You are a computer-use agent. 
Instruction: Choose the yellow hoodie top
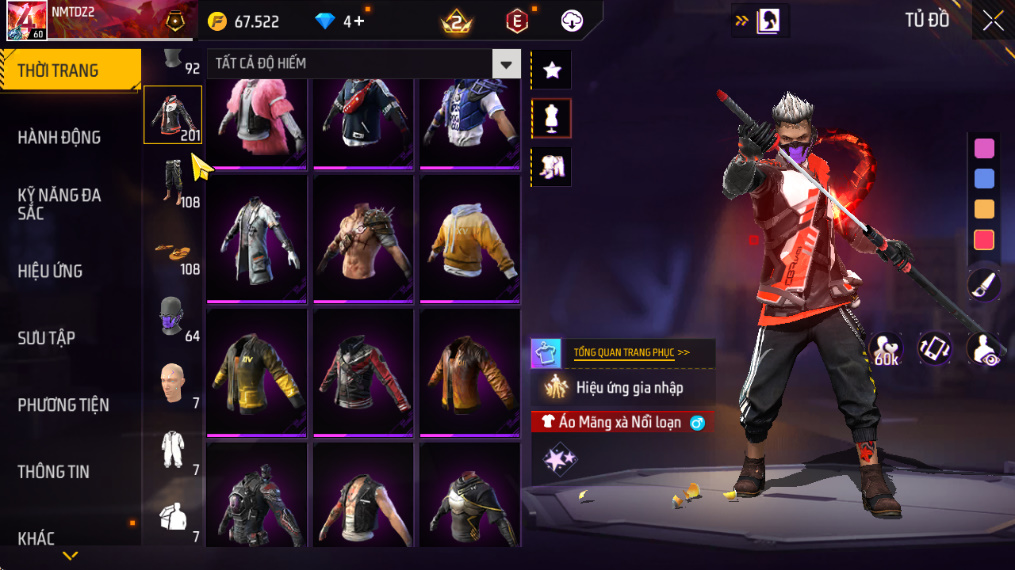click(468, 236)
